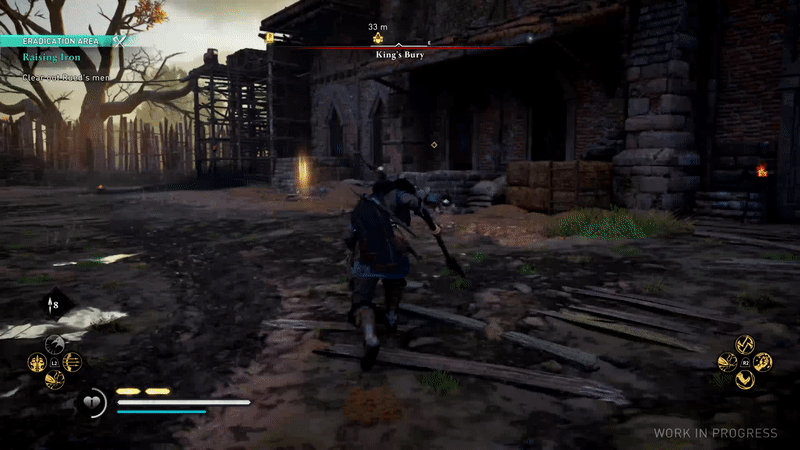Click the Eradication Area banner
800x450 pixels.
[x=62, y=41]
